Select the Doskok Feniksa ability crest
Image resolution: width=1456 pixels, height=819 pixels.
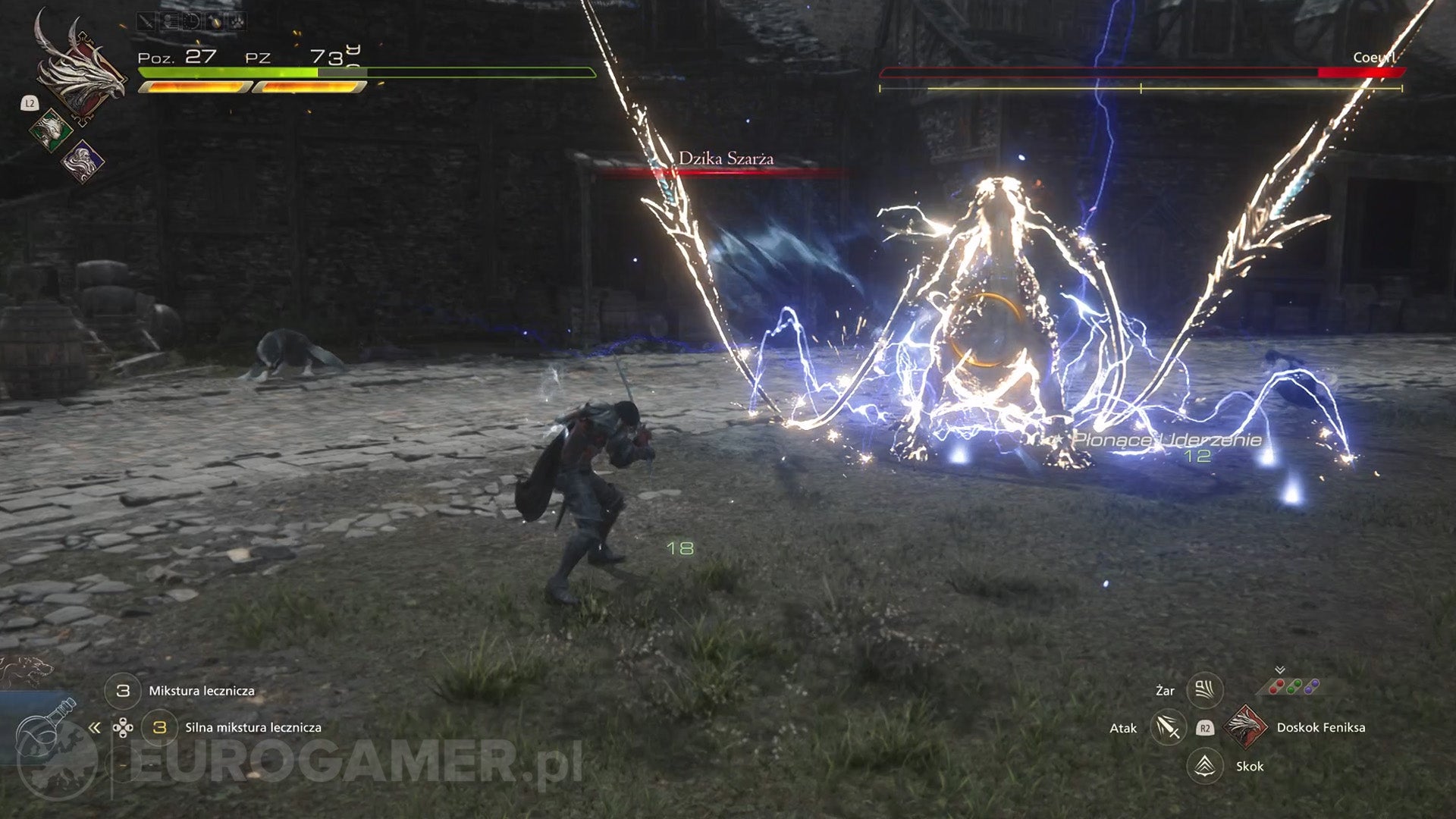pyautogui.click(x=1247, y=727)
